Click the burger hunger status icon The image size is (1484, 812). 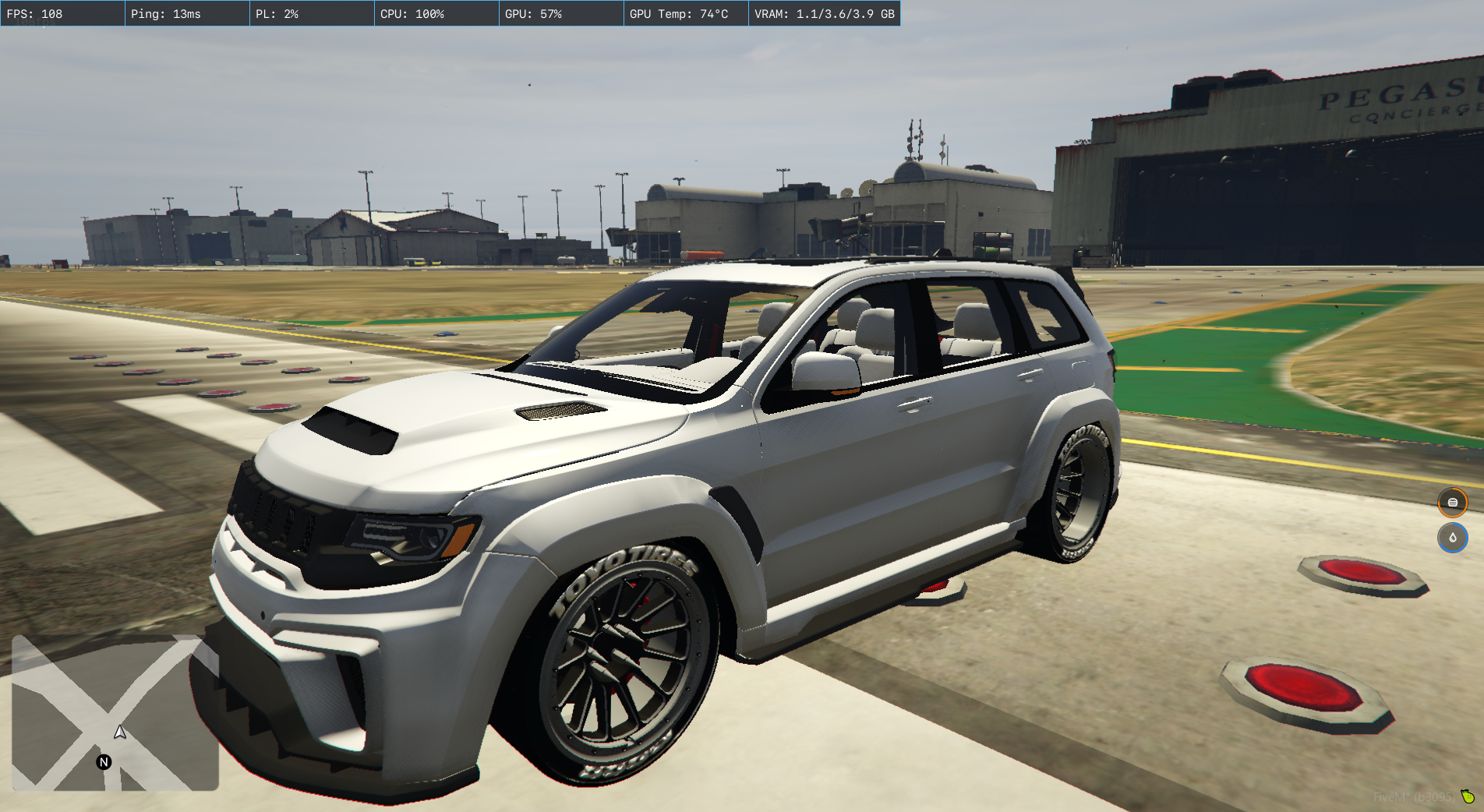pos(1452,503)
